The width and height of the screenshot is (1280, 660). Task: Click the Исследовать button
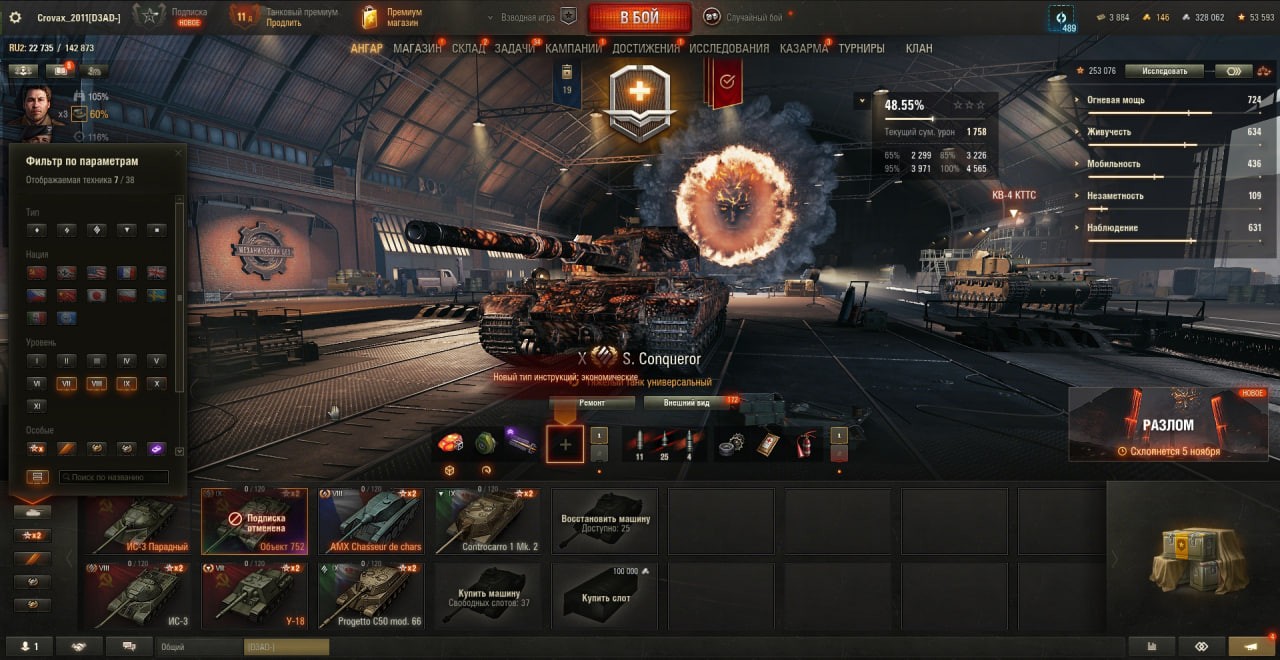tap(1163, 71)
